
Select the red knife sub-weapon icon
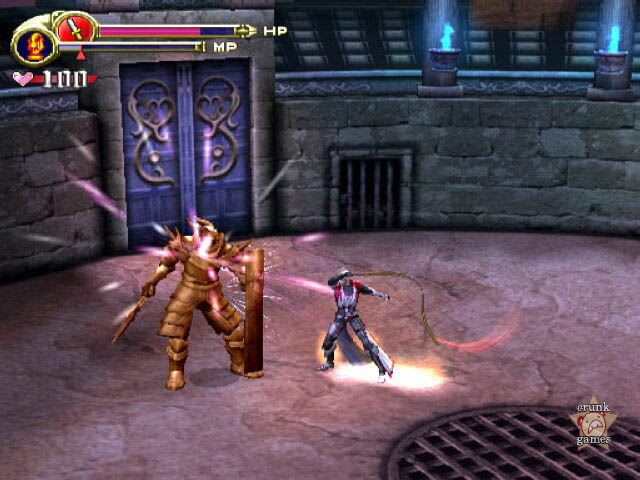(x=74, y=29)
